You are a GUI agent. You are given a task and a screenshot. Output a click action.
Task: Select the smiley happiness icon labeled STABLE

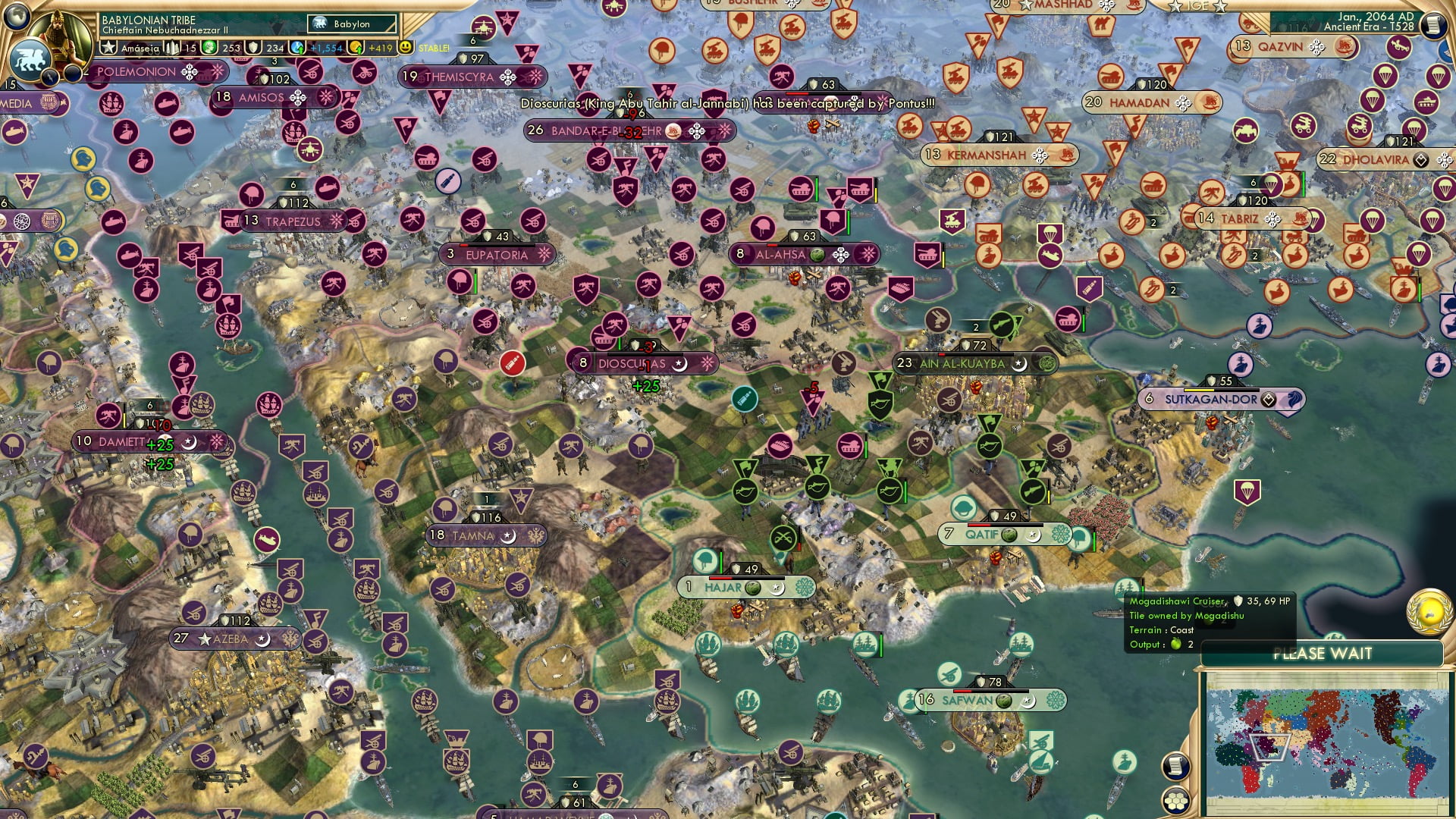click(405, 47)
